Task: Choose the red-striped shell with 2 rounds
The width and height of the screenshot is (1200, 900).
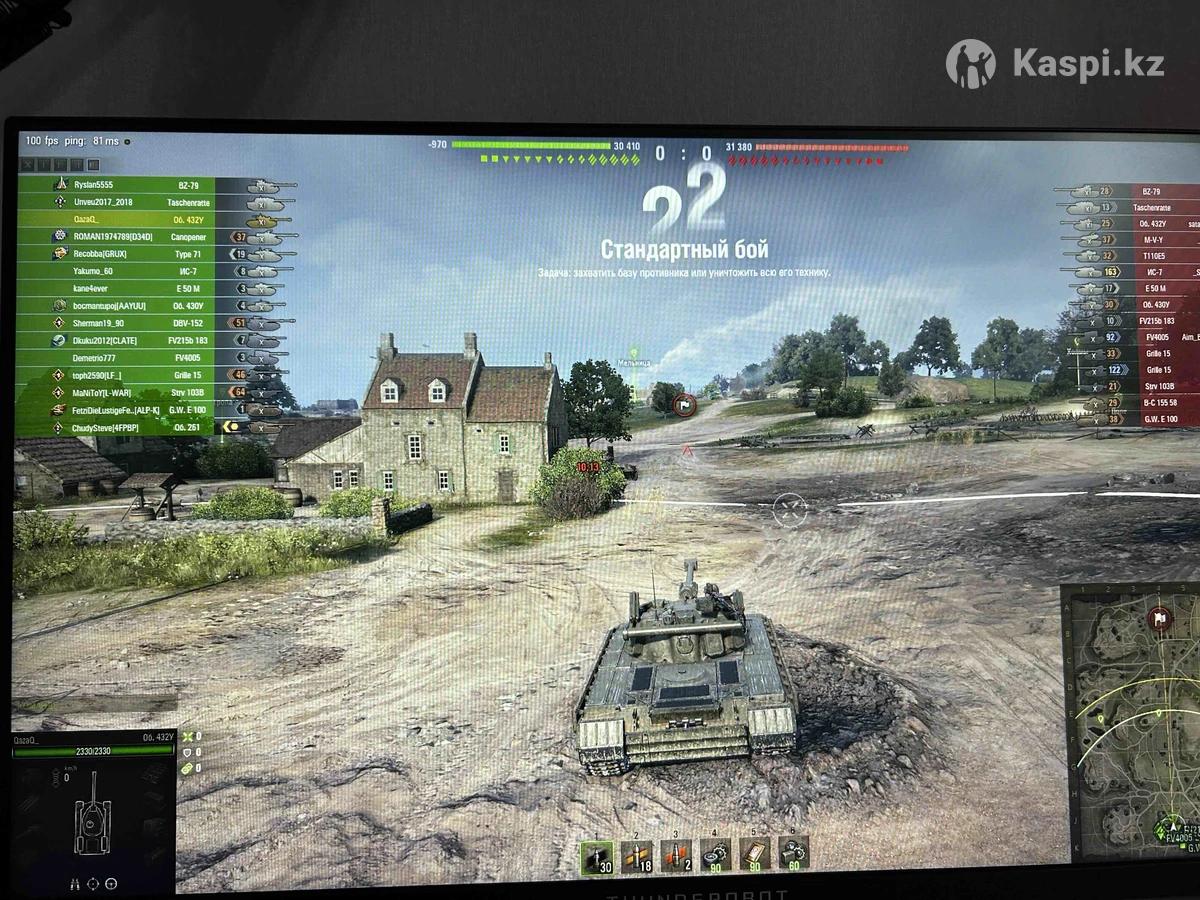Action: (x=676, y=856)
